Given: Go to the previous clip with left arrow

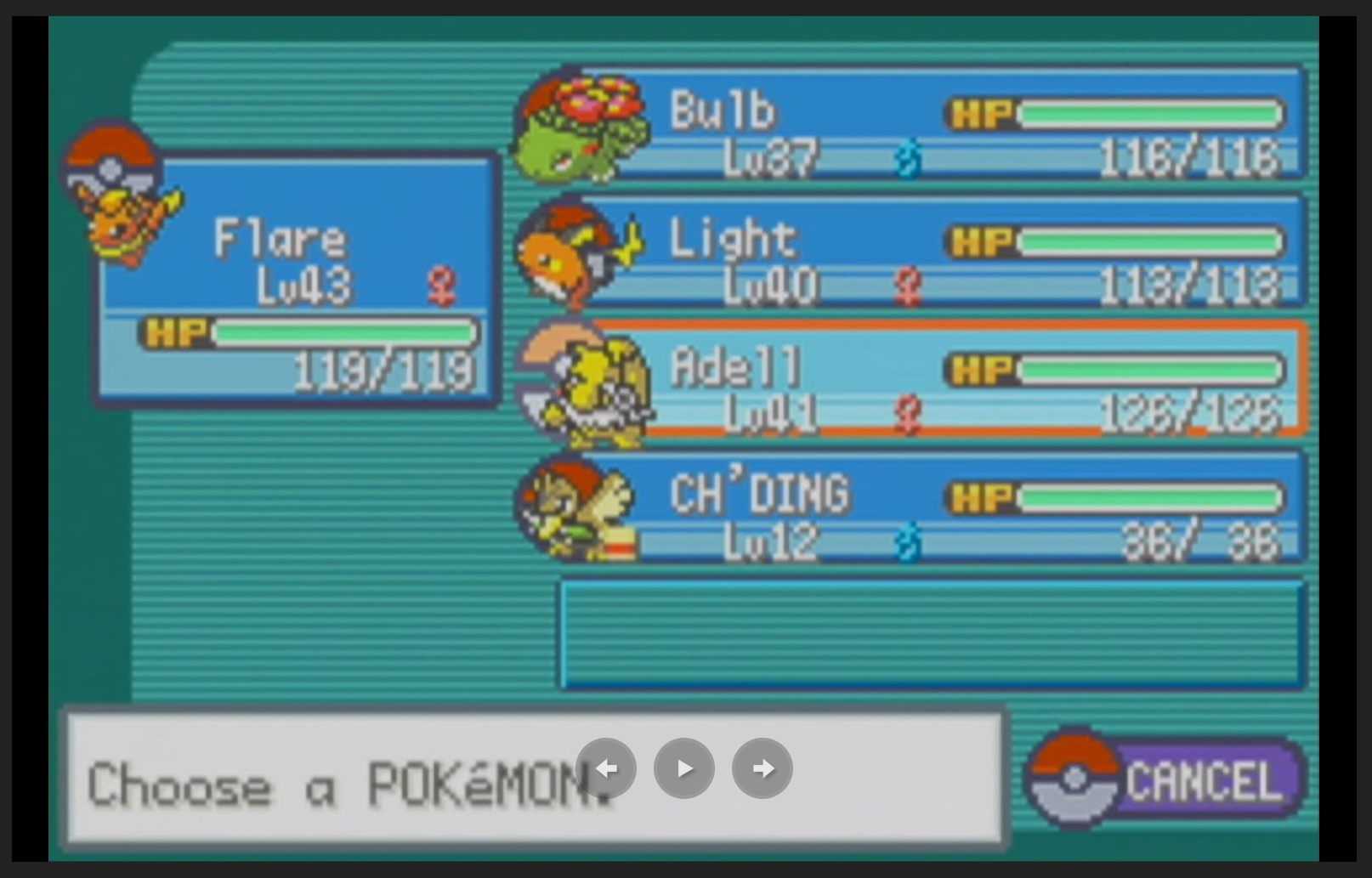Looking at the screenshot, I should pos(606,768).
